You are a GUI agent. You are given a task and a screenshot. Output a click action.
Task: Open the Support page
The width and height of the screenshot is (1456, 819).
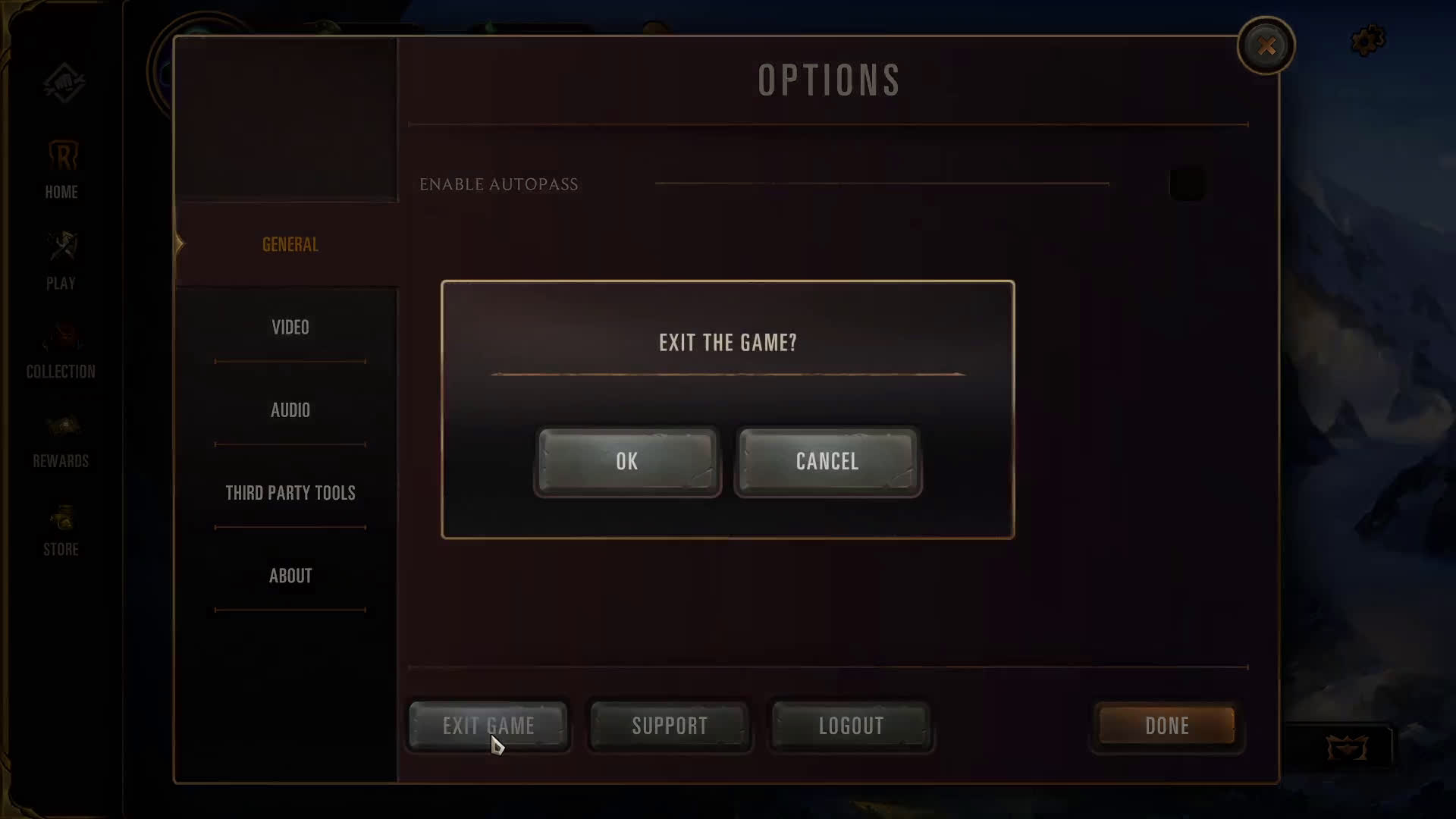click(x=670, y=726)
